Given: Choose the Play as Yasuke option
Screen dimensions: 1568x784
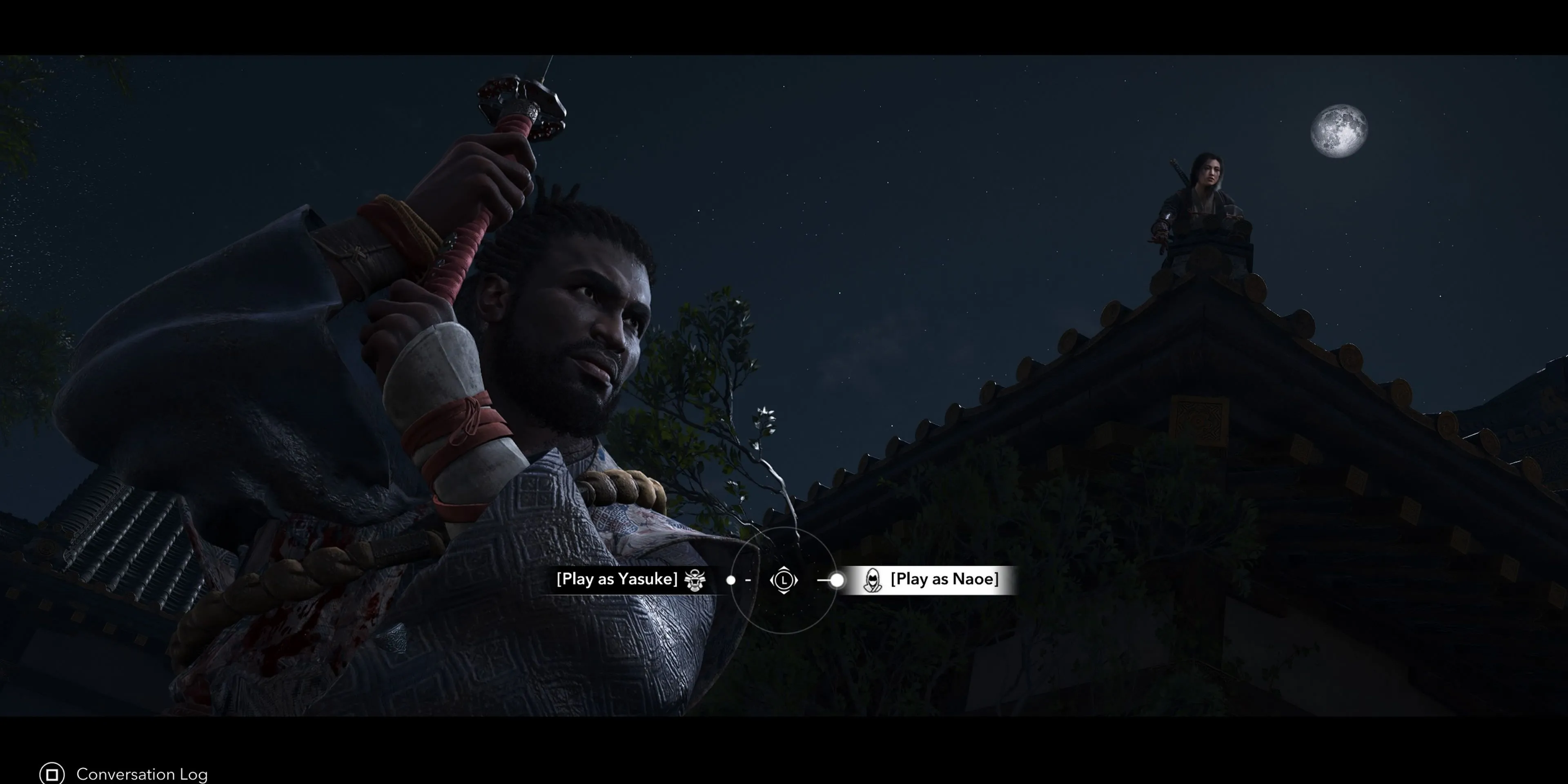Looking at the screenshot, I should click(617, 579).
